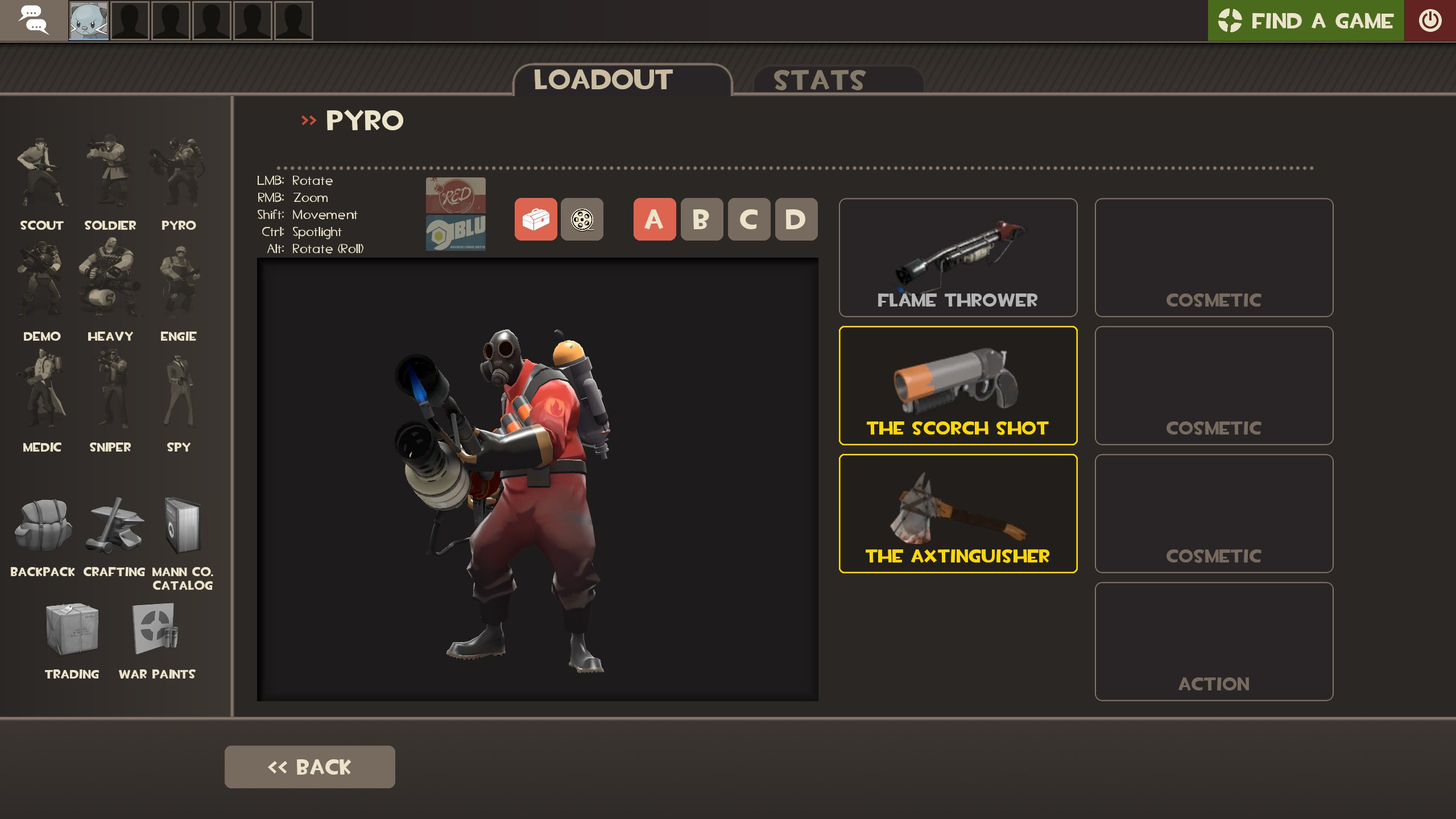The height and width of the screenshot is (819, 1456).
Task: Switch to the Stats tab
Action: (819, 80)
